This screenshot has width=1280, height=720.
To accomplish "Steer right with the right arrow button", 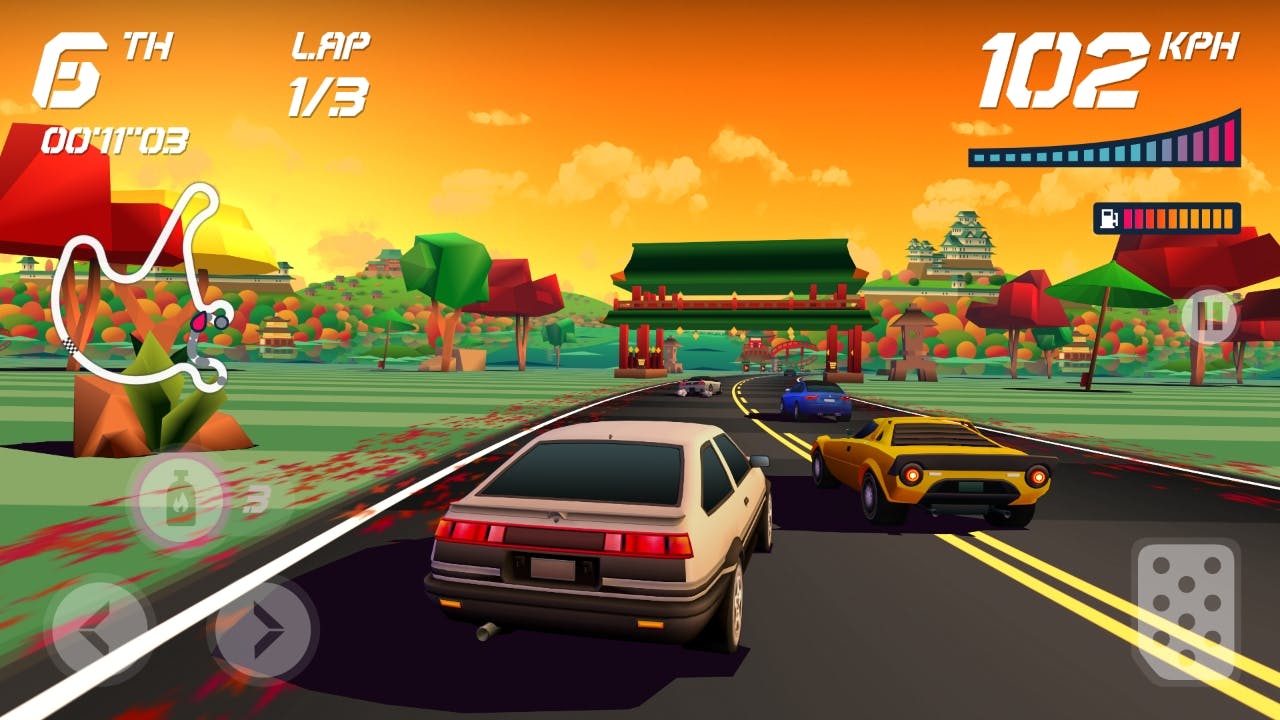I will point(264,630).
